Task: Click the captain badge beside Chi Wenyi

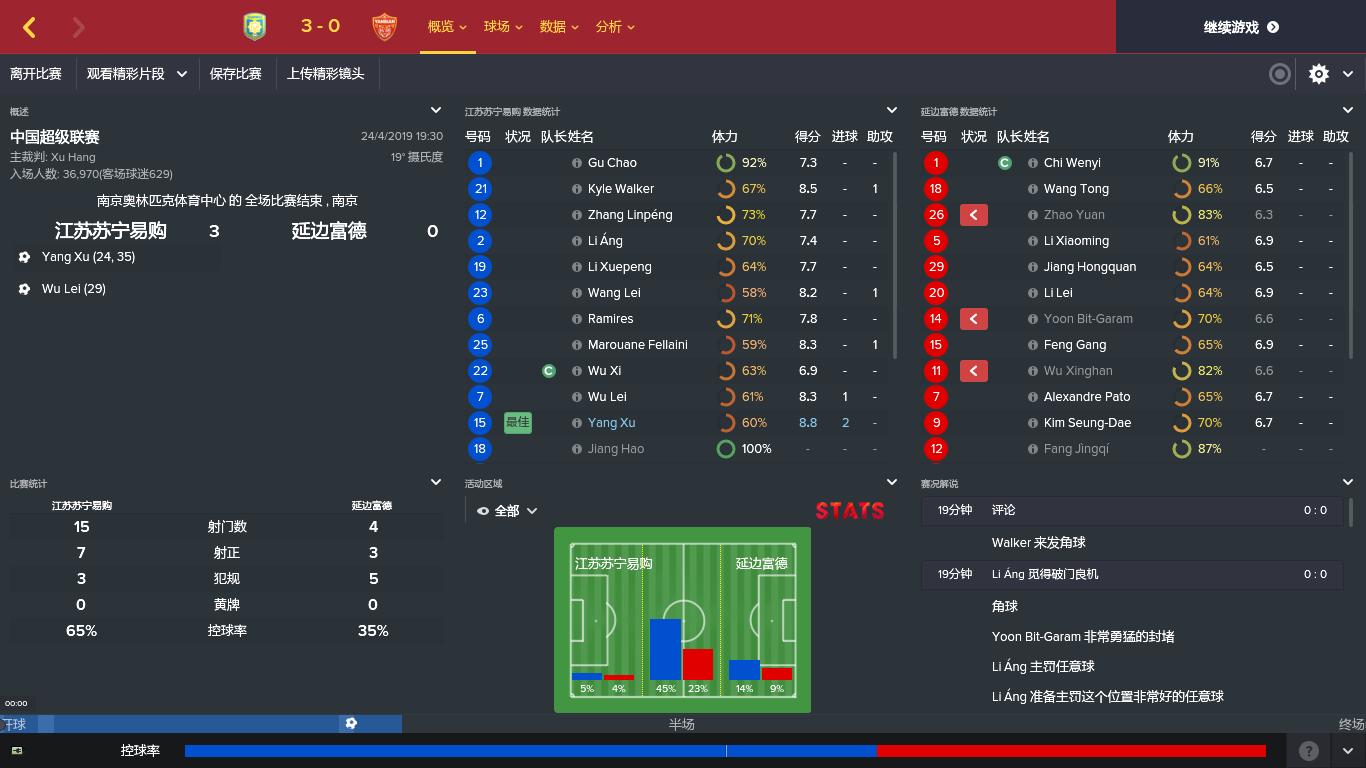Action: coord(1004,162)
